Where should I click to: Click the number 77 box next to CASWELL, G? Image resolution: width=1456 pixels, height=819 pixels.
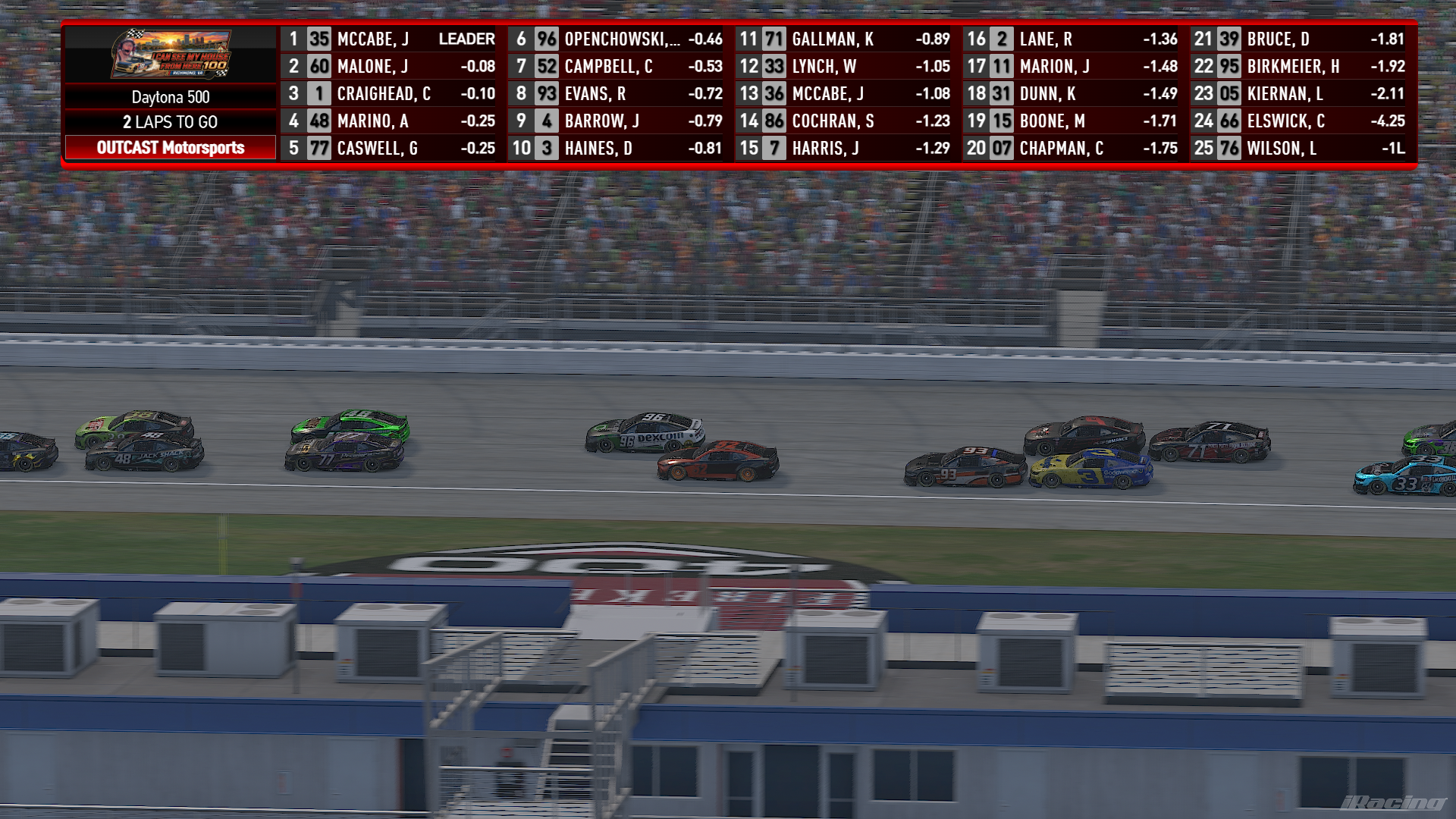tap(319, 149)
